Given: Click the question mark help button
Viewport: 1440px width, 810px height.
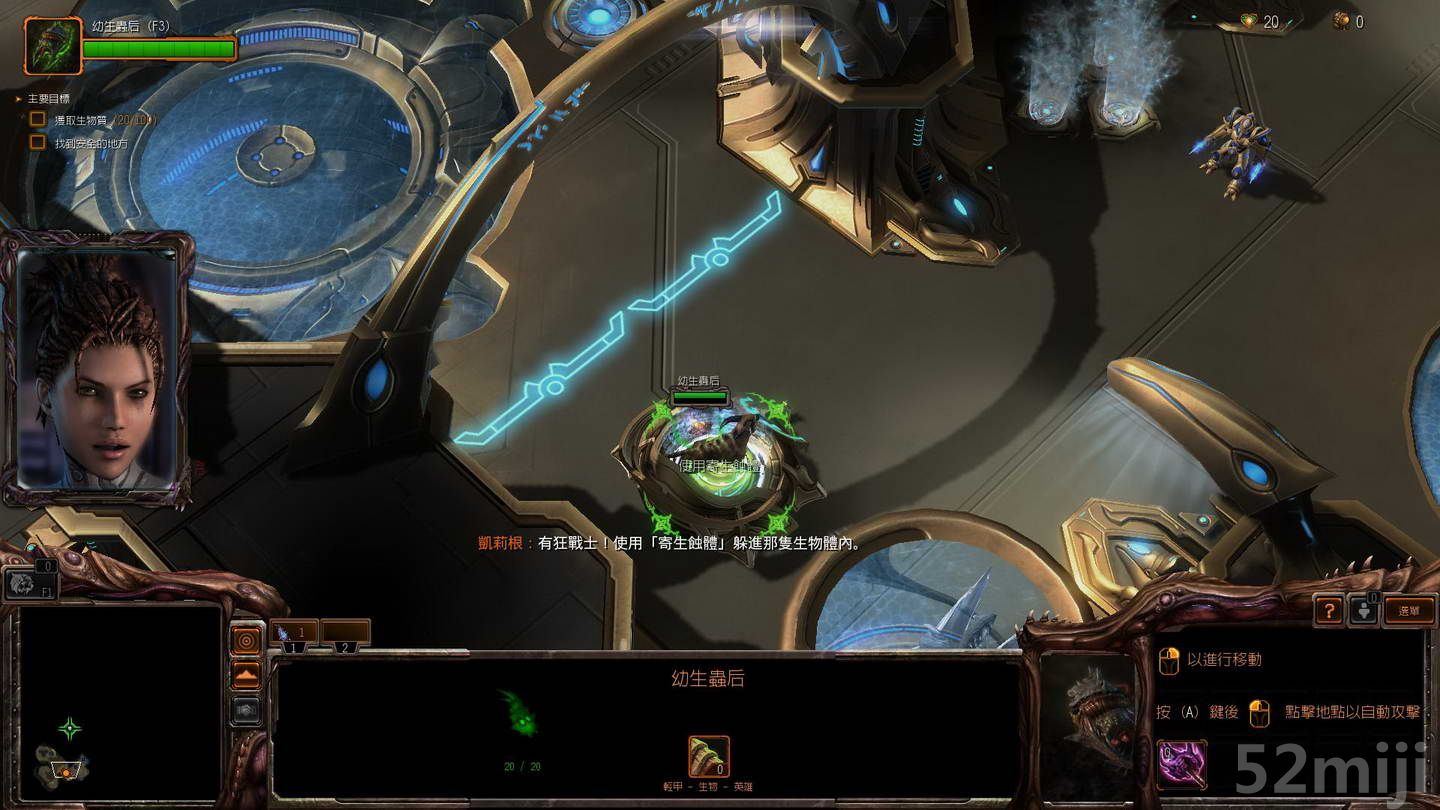Looking at the screenshot, I should pyautogui.click(x=1329, y=610).
